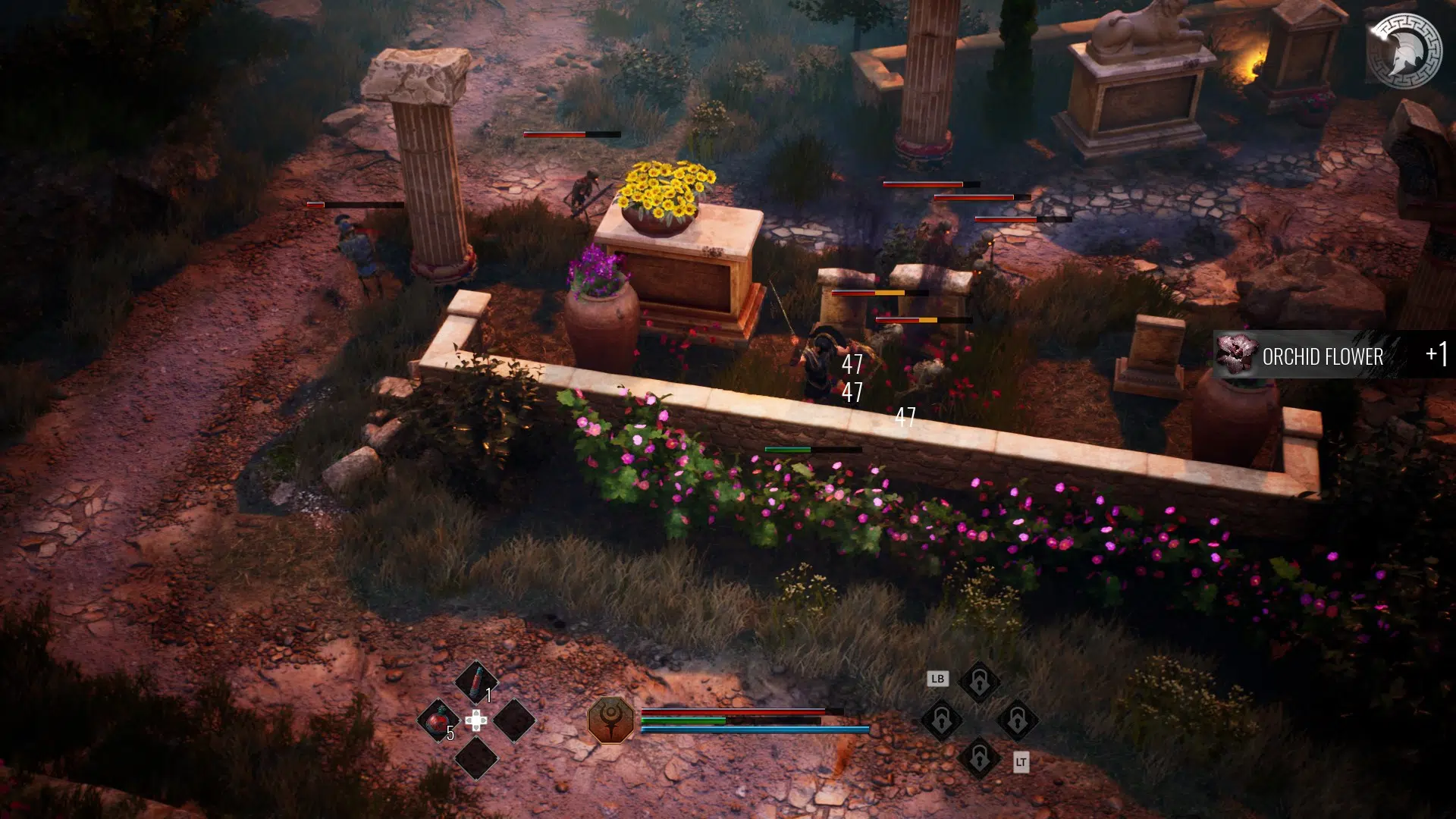
Task: Open the Spartan helmet compass icon
Action: coord(1404,52)
